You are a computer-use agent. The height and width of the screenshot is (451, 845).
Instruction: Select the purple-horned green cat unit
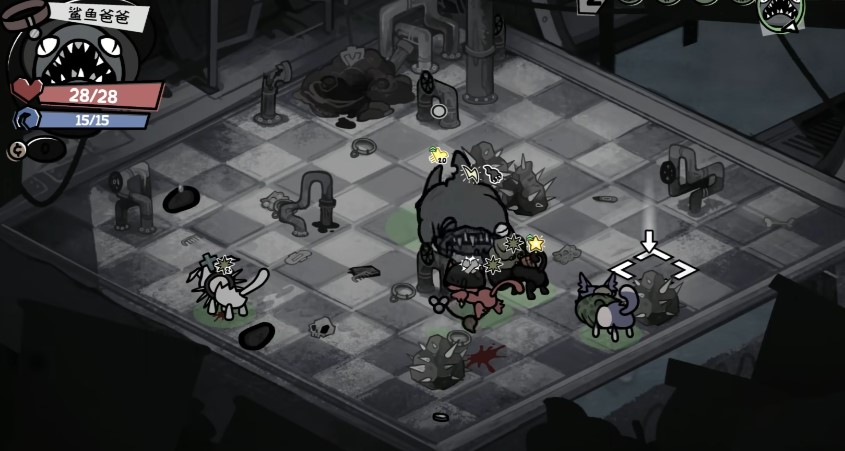click(604, 310)
